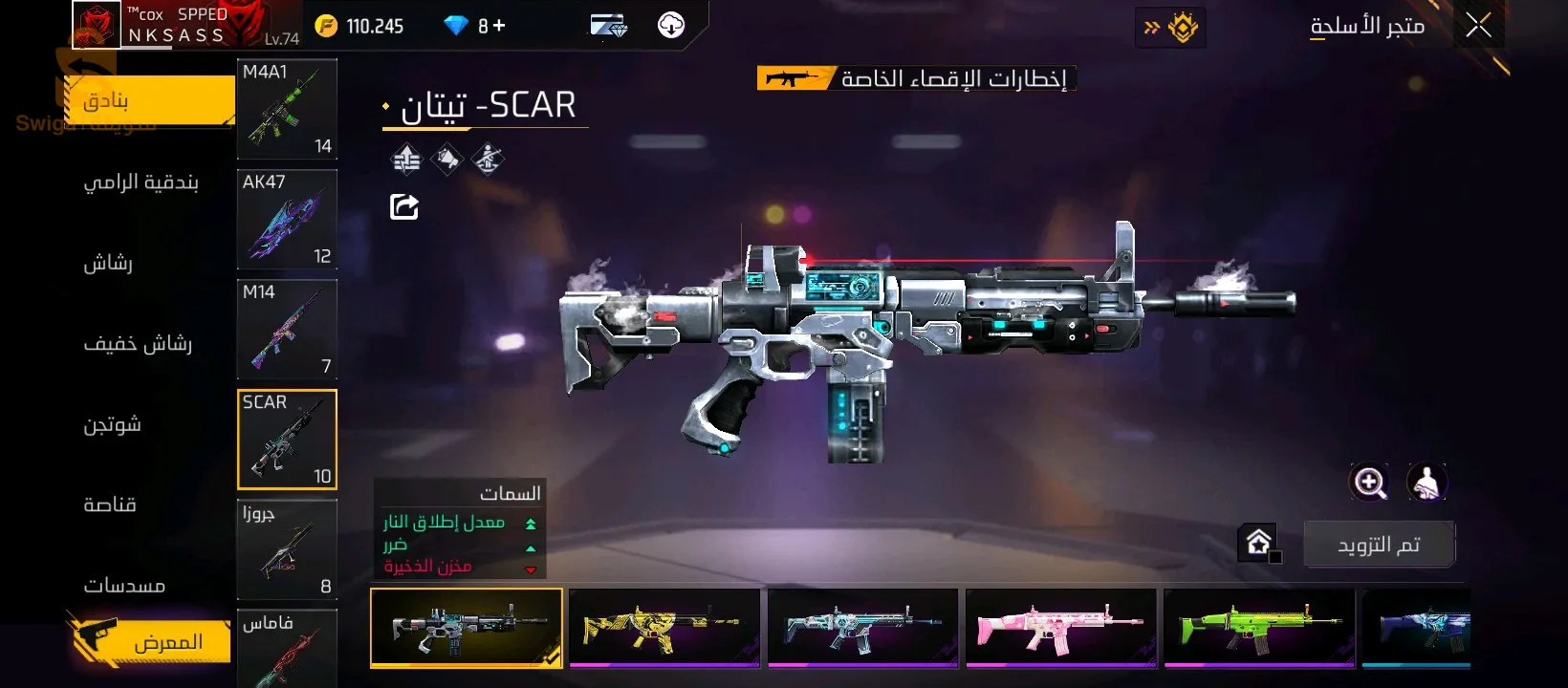The image size is (1568, 688).
Task: Share the SCAR Titan skin
Action: (x=404, y=206)
